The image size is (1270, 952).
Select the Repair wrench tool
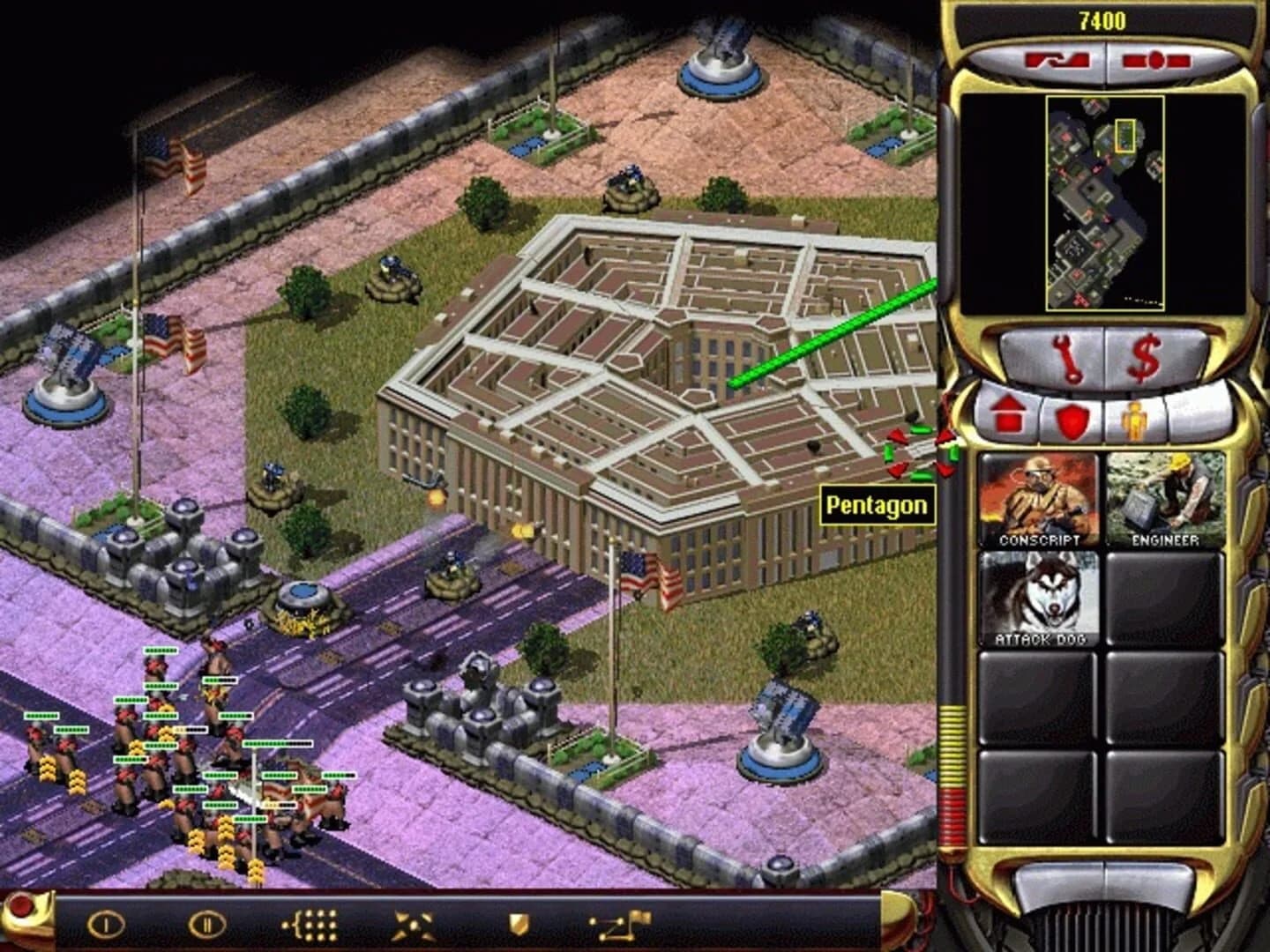point(1069,358)
